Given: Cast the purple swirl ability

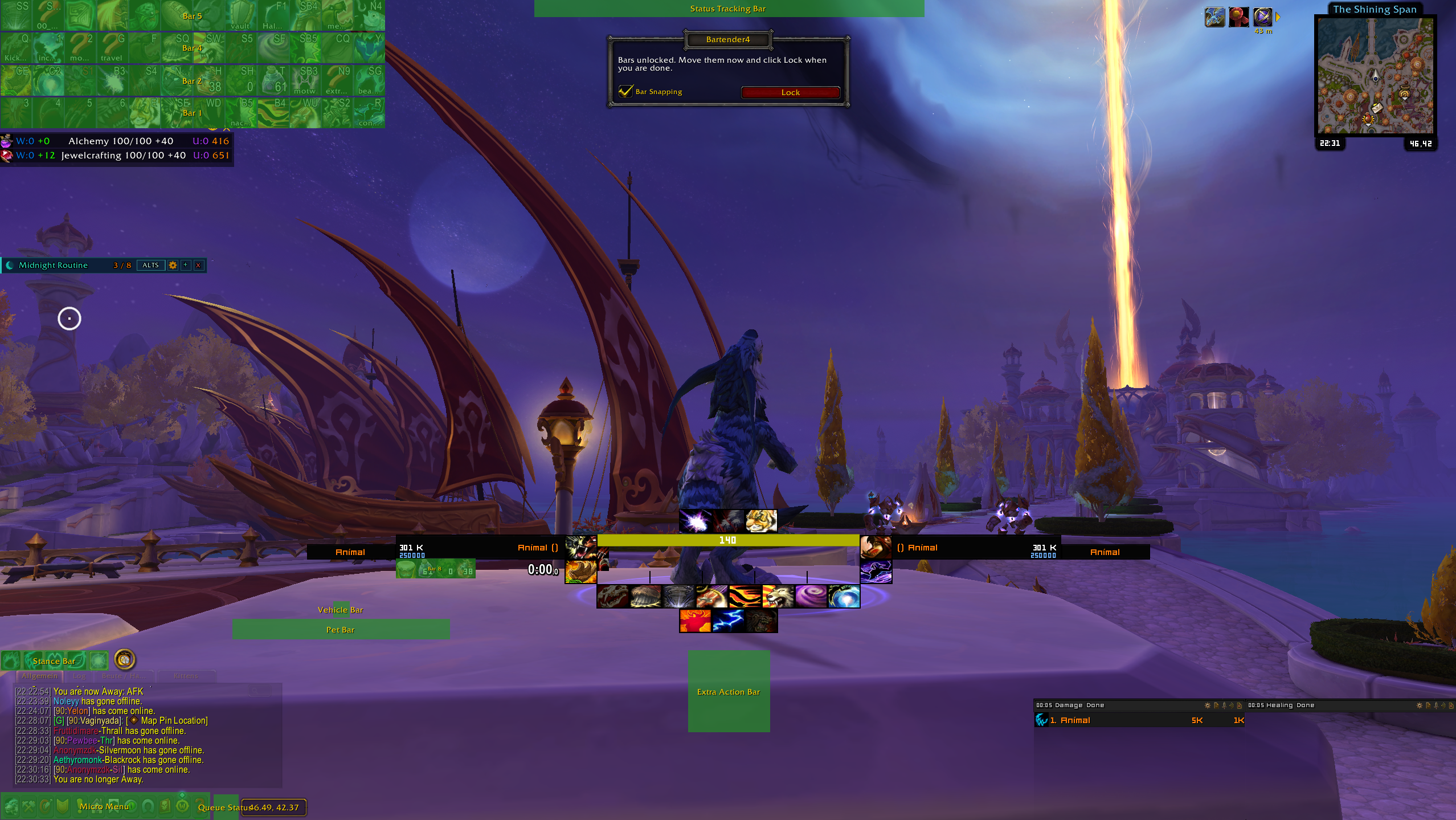Looking at the screenshot, I should tap(811, 597).
